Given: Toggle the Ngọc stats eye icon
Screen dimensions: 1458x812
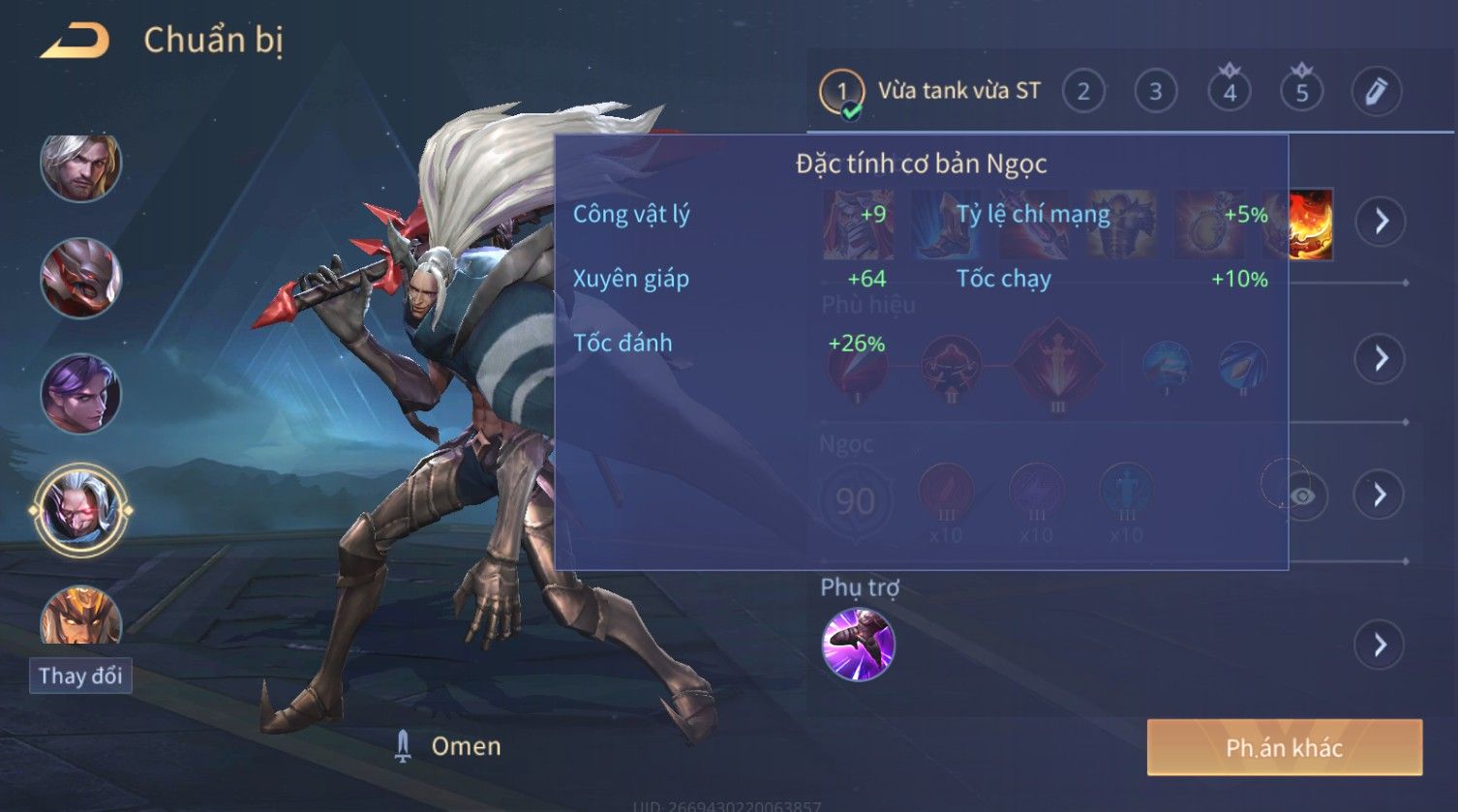Looking at the screenshot, I should [1303, 496].
